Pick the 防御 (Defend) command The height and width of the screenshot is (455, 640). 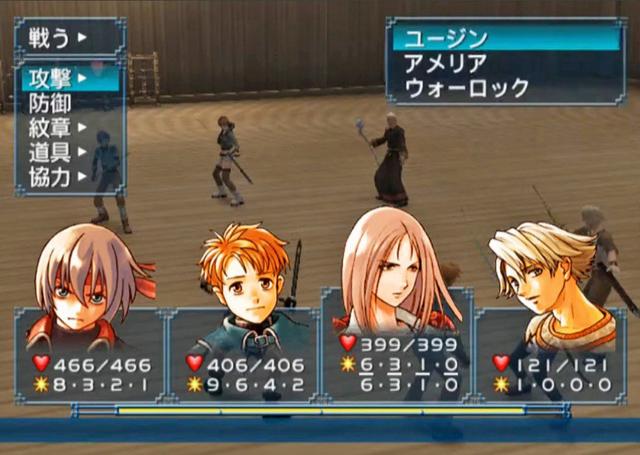(52, 102)
